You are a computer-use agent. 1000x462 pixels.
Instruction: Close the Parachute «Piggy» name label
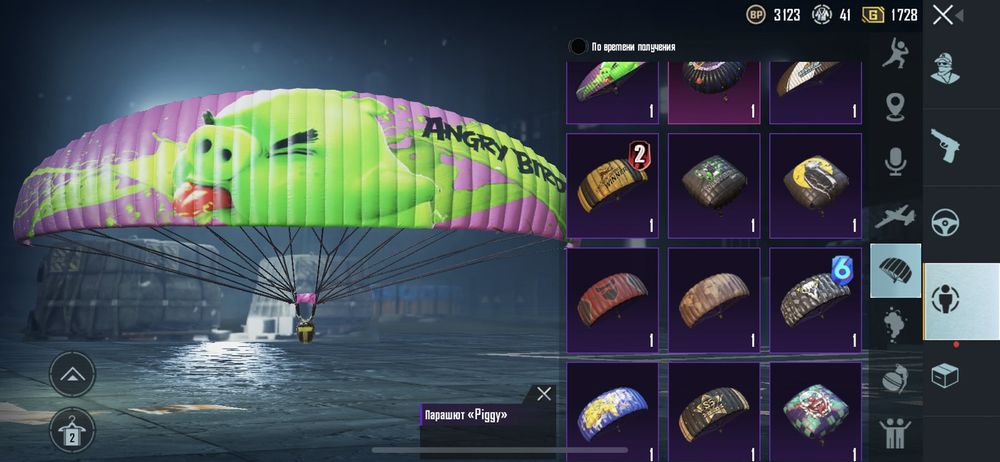[x=543, y=394]
